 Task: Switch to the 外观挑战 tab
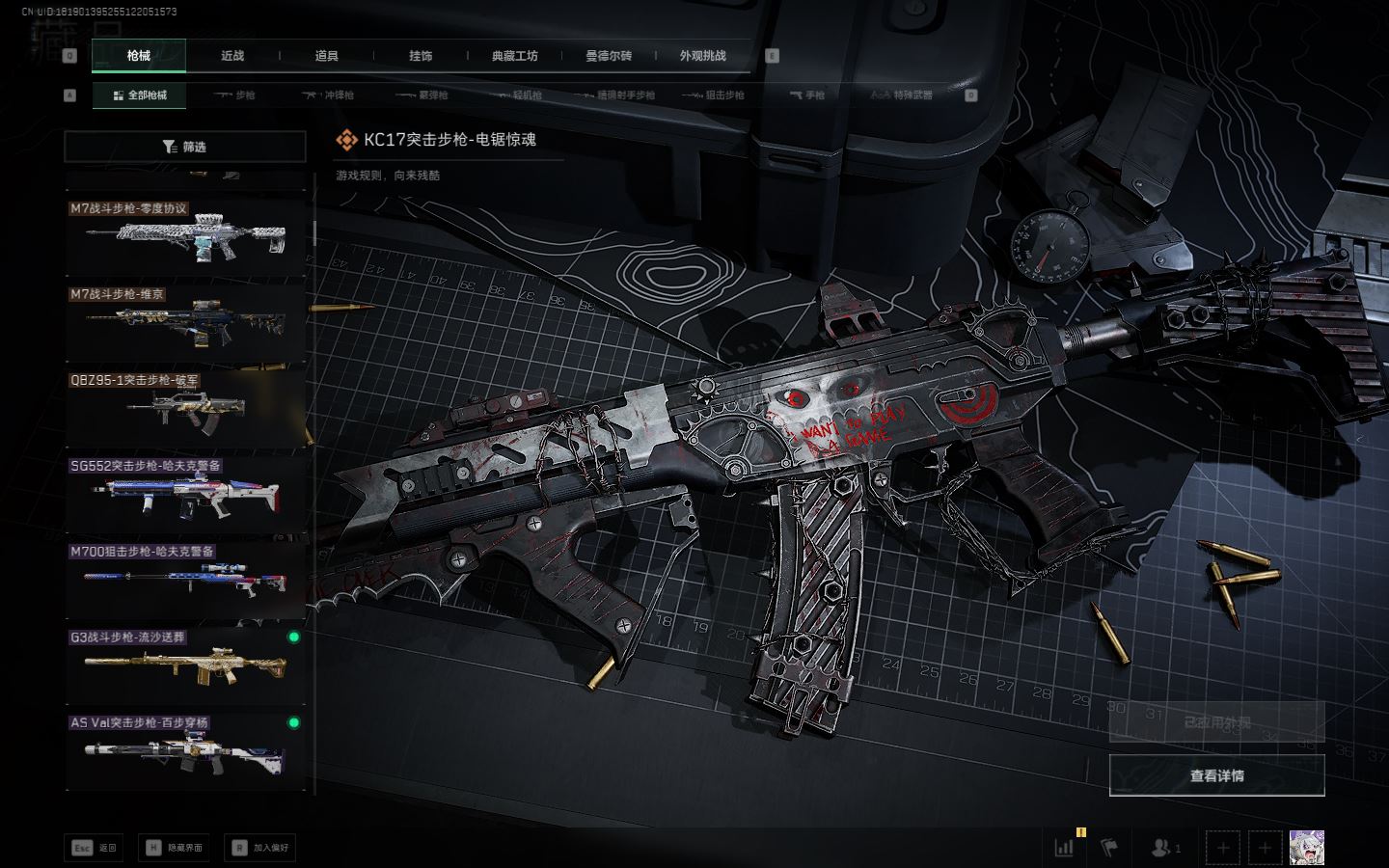[702, 56]
